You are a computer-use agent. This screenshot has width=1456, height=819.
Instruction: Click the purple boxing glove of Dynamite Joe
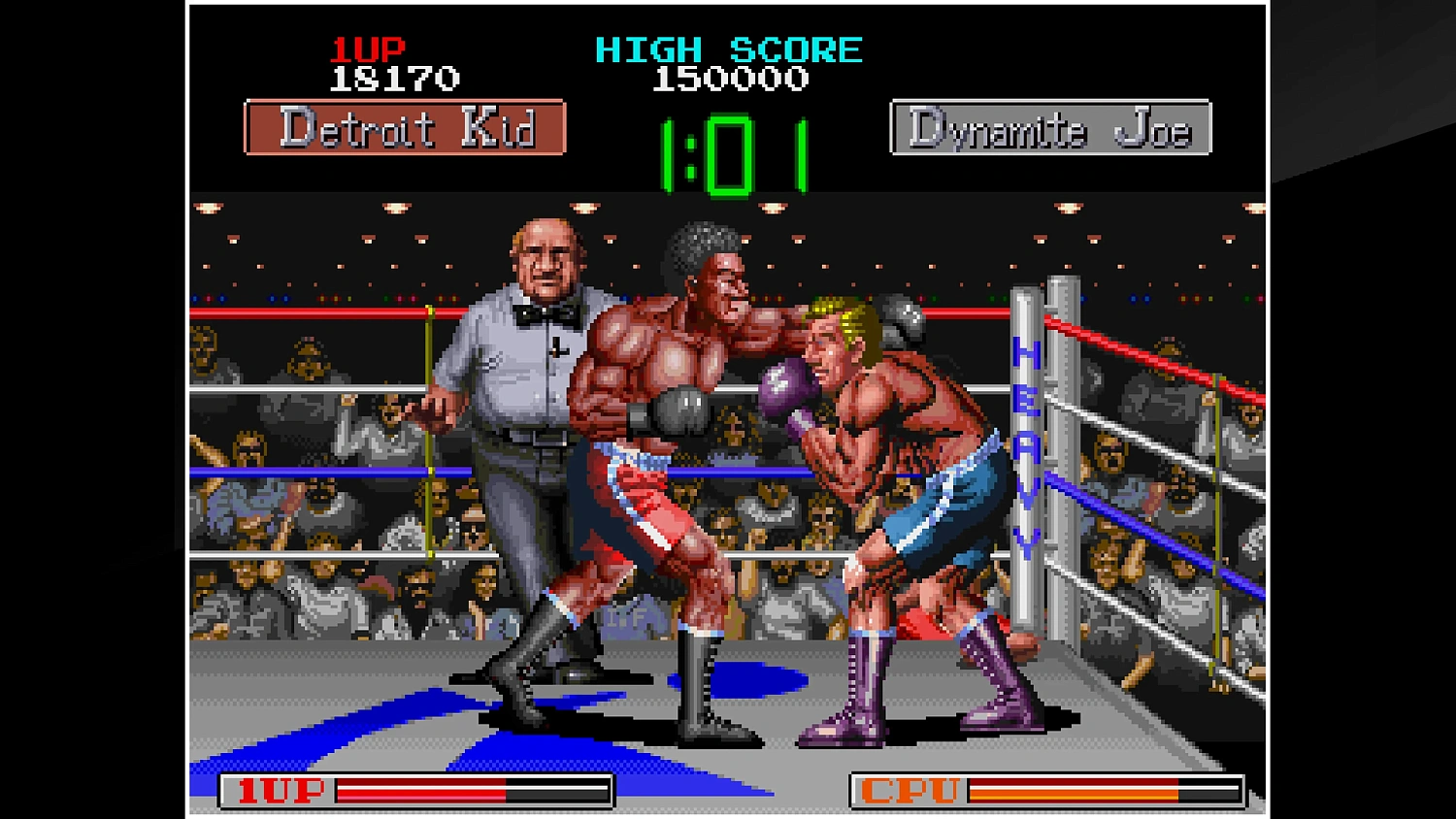tap(782, 388)
